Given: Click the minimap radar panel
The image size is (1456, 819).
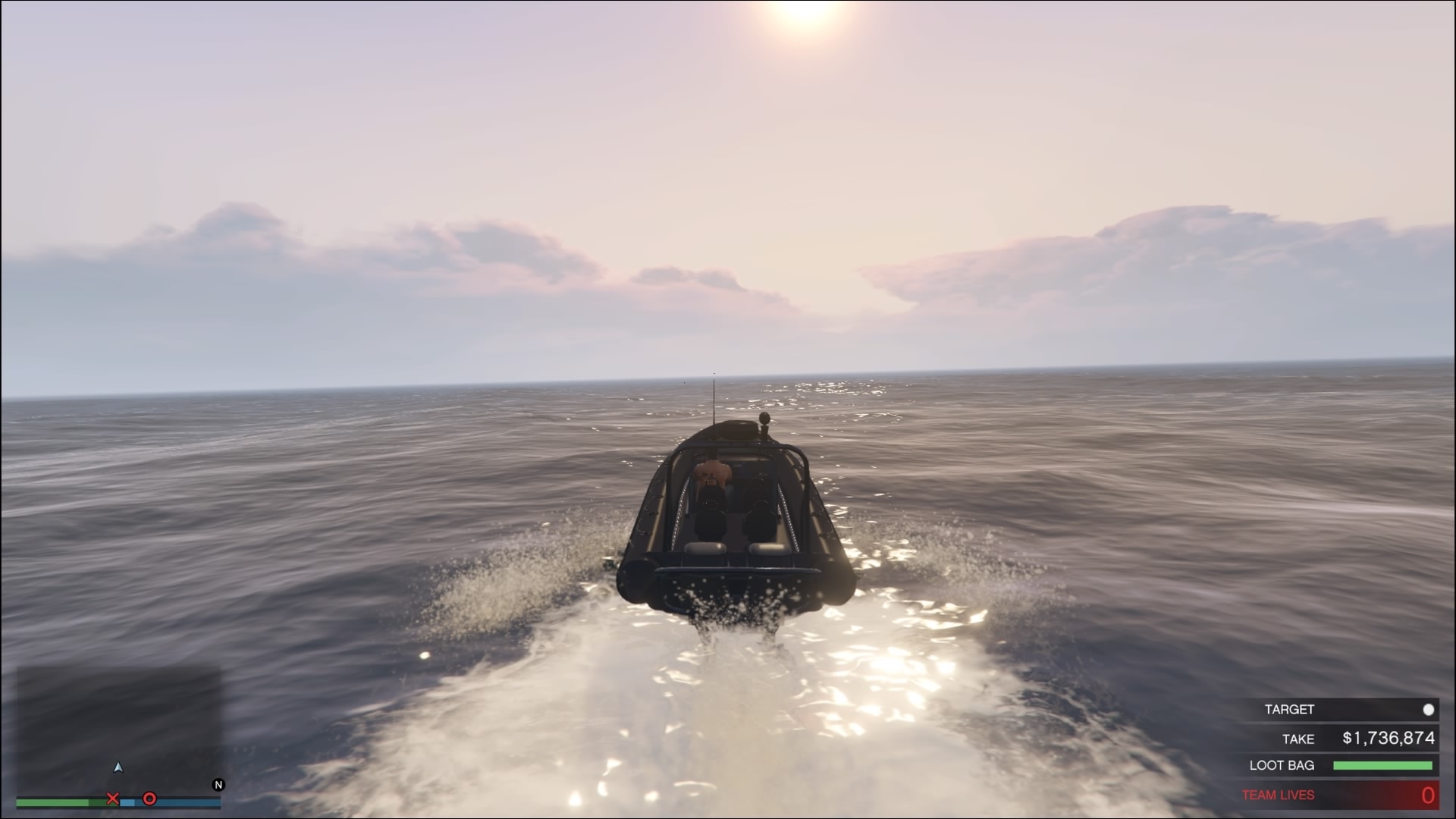Looking at the screenshot, I should point(119,728).
